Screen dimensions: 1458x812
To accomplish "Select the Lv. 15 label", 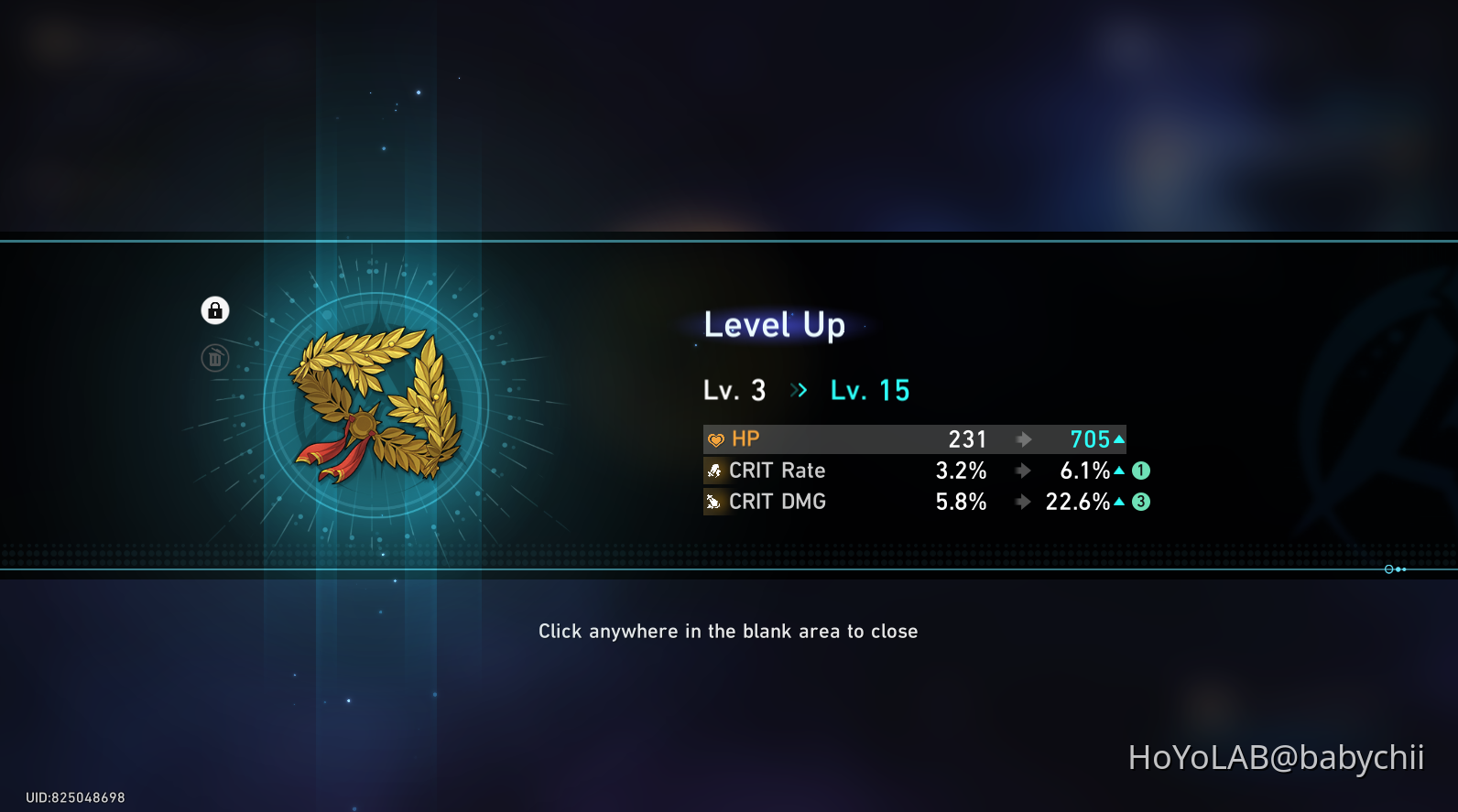I will coord(868,389).
